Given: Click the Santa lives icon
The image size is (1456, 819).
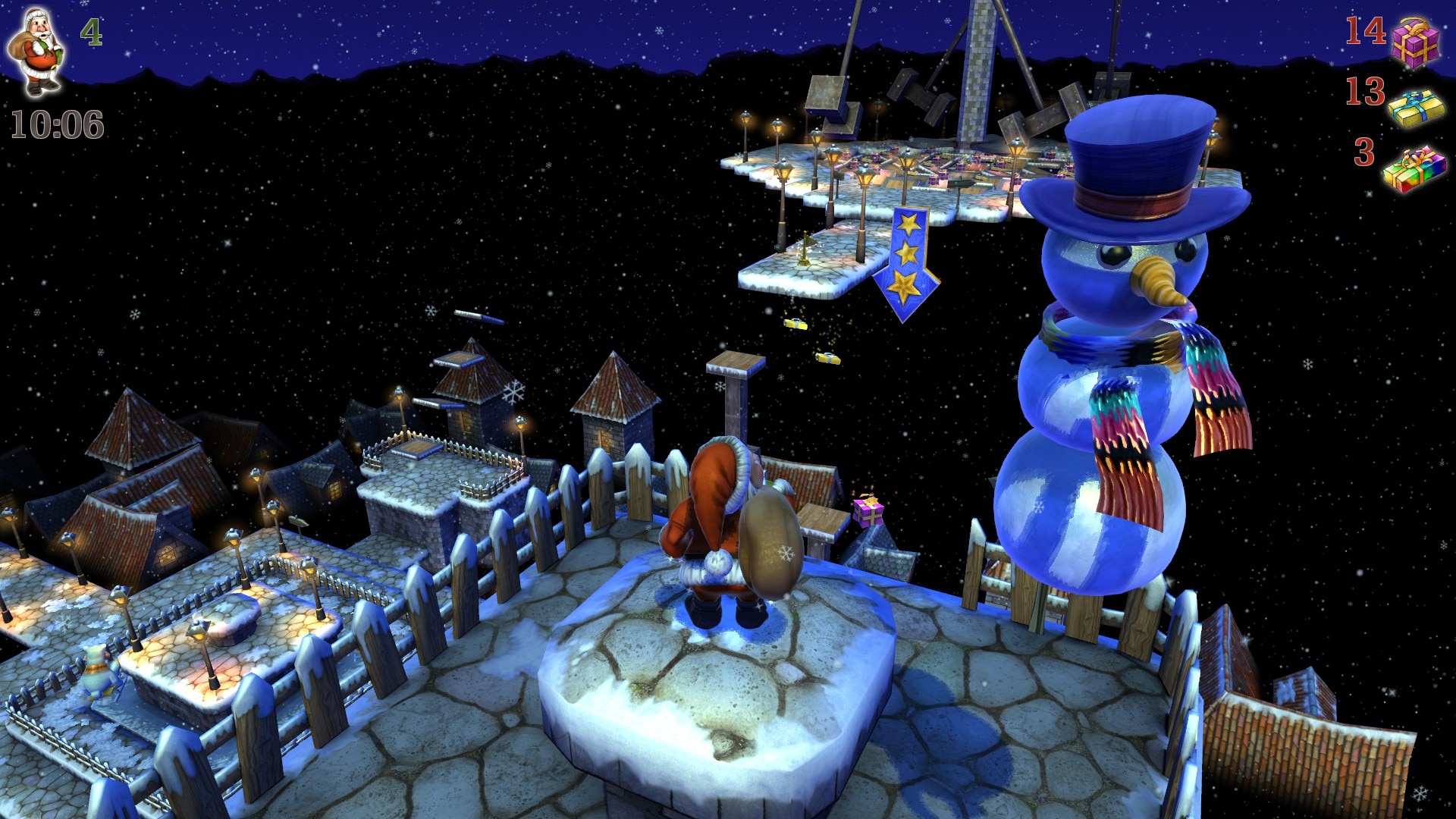Looking at the screenshot, I should point(36,52).
